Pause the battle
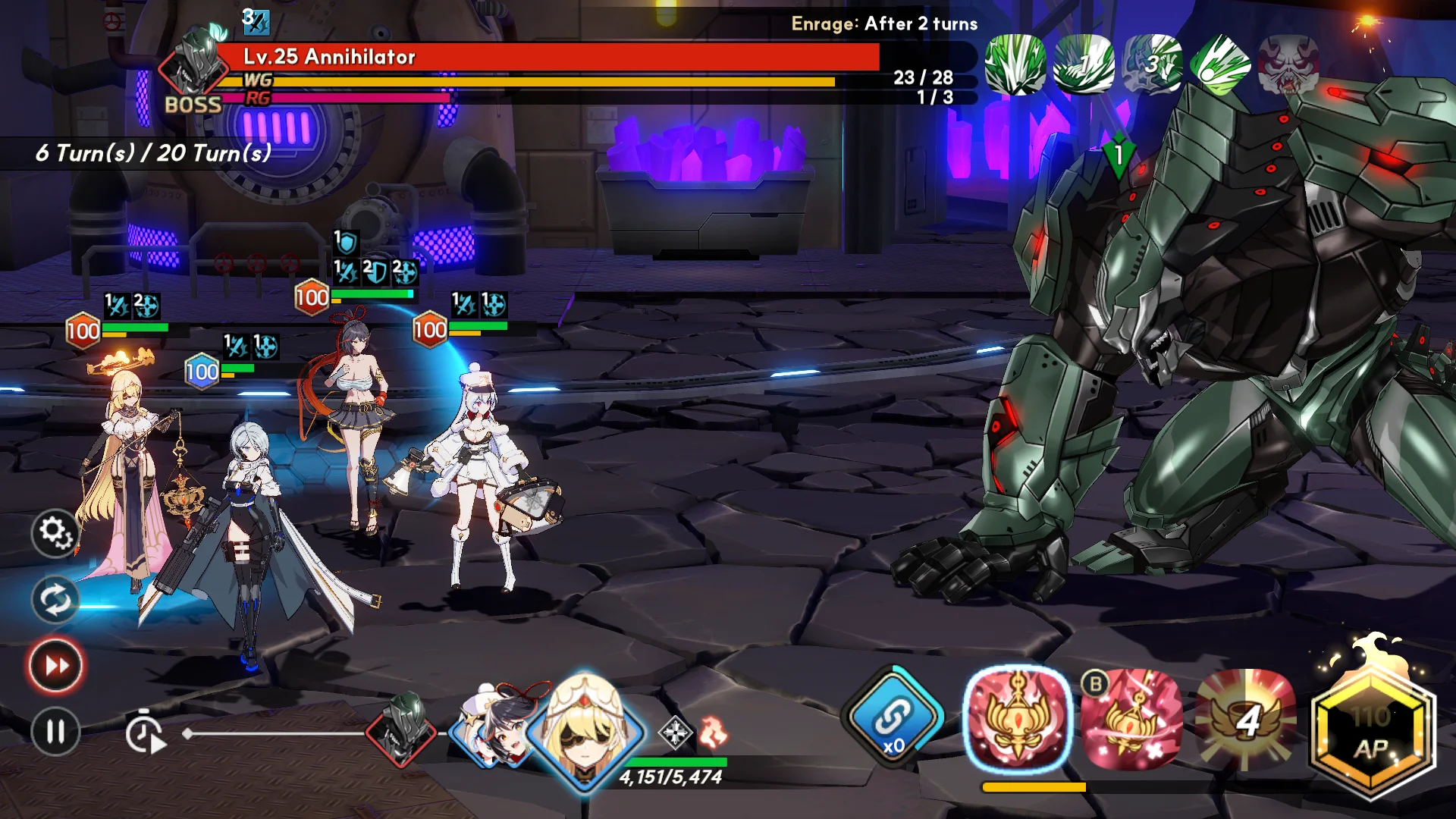Image resolution: width=1456 pixels, height=819 pixels. [55, 732]
